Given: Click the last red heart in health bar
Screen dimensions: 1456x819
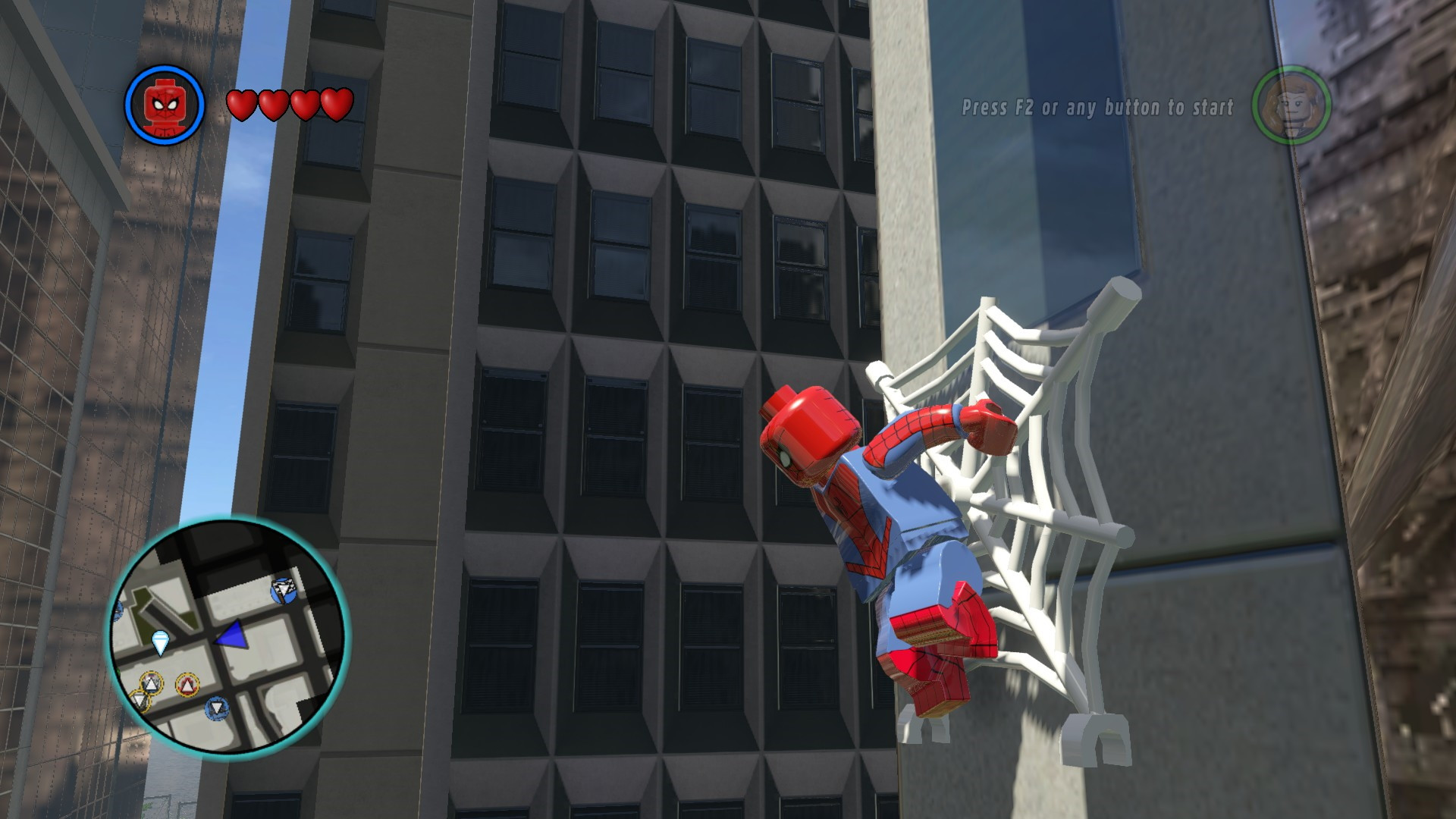Looking at the screenshot, I should pyautogui.click(x=336, y=105).
